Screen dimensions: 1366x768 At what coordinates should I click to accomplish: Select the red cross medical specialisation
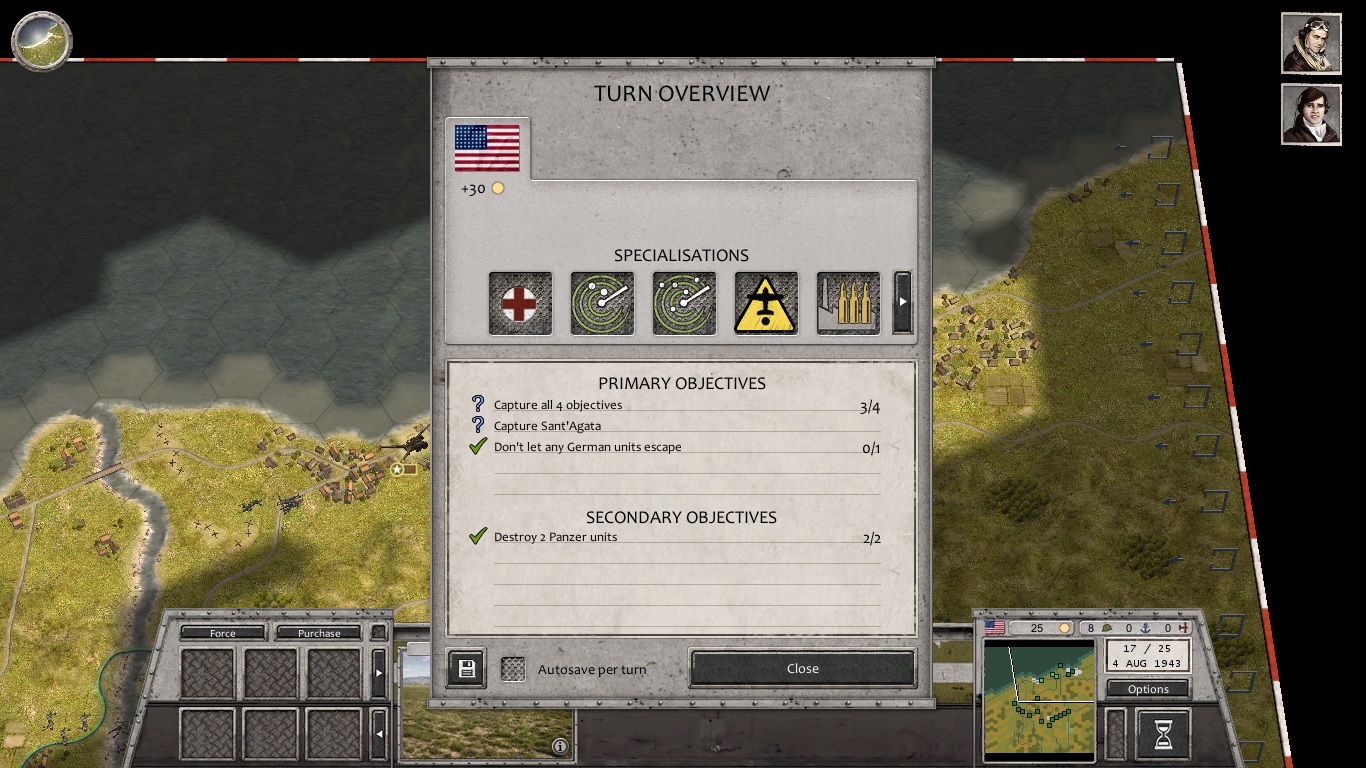point(520,303)
